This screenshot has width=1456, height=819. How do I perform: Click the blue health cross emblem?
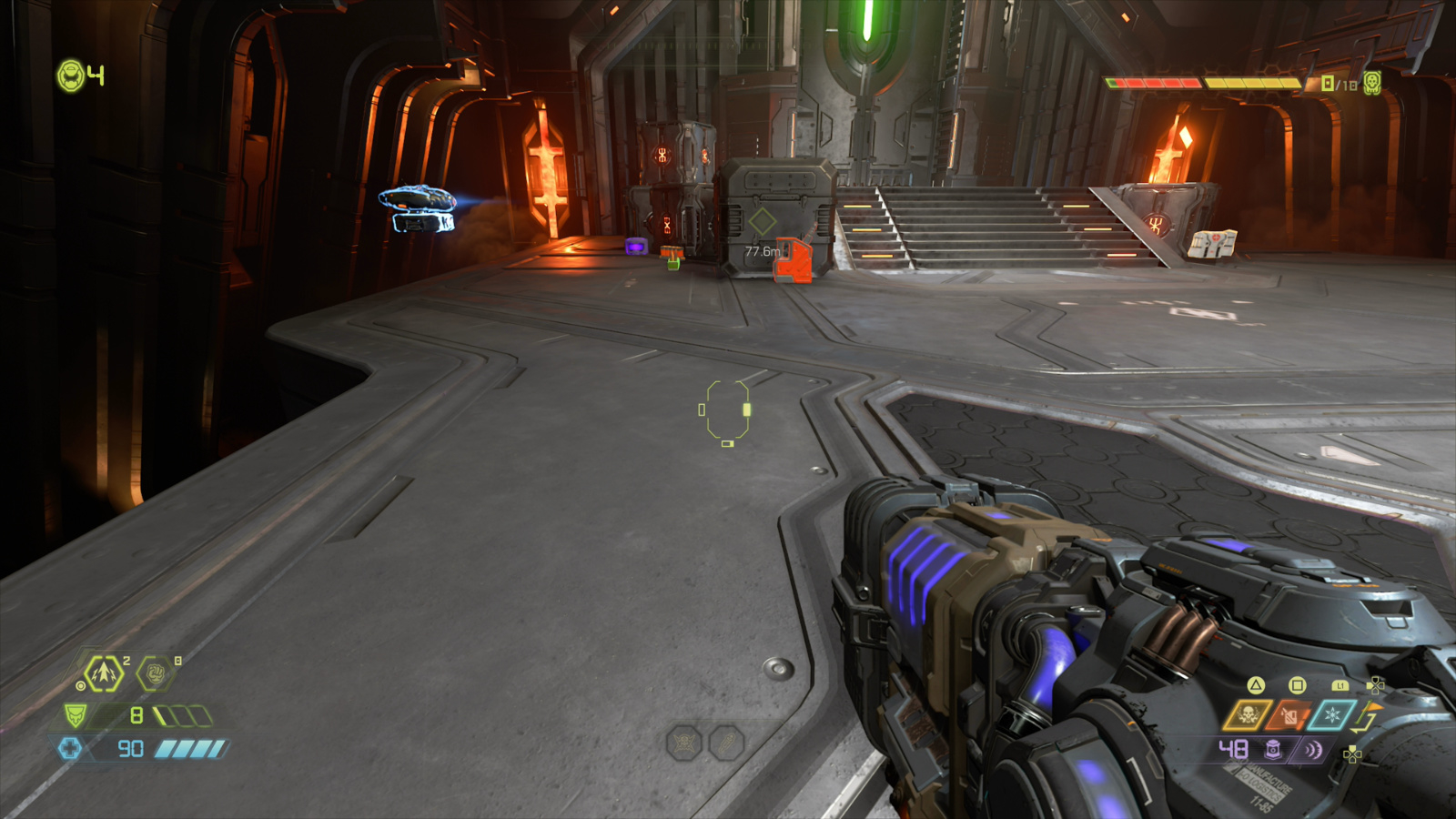click(71, 748)
